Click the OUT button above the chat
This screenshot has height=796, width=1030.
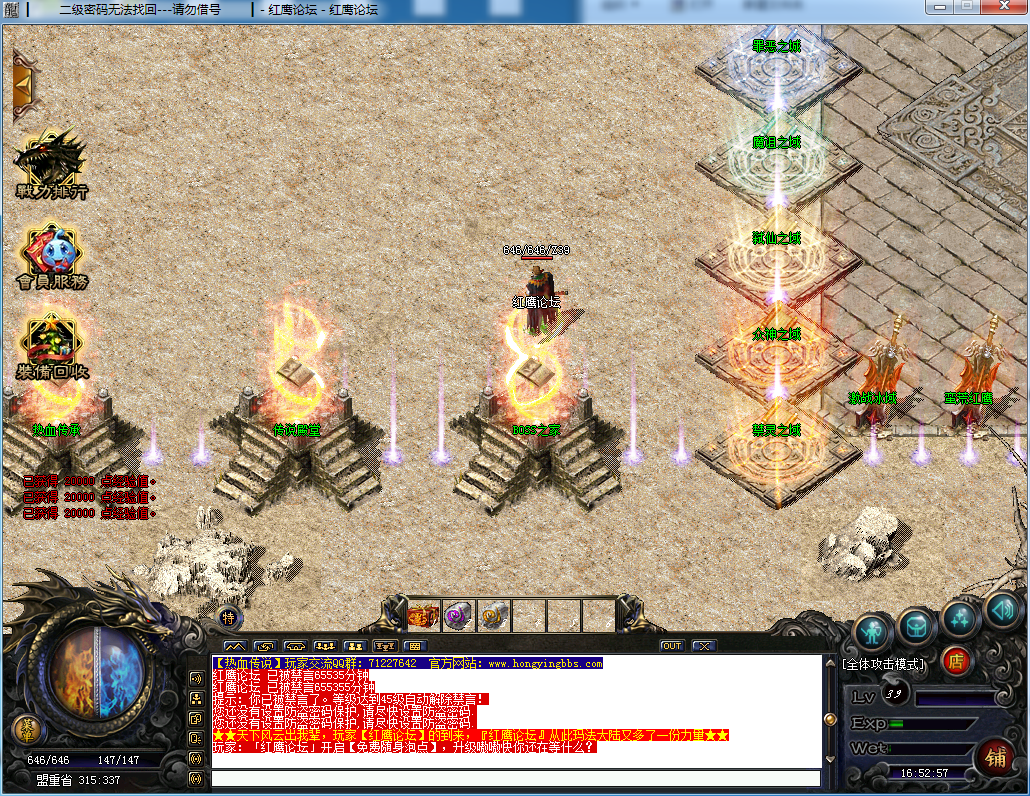671,646
